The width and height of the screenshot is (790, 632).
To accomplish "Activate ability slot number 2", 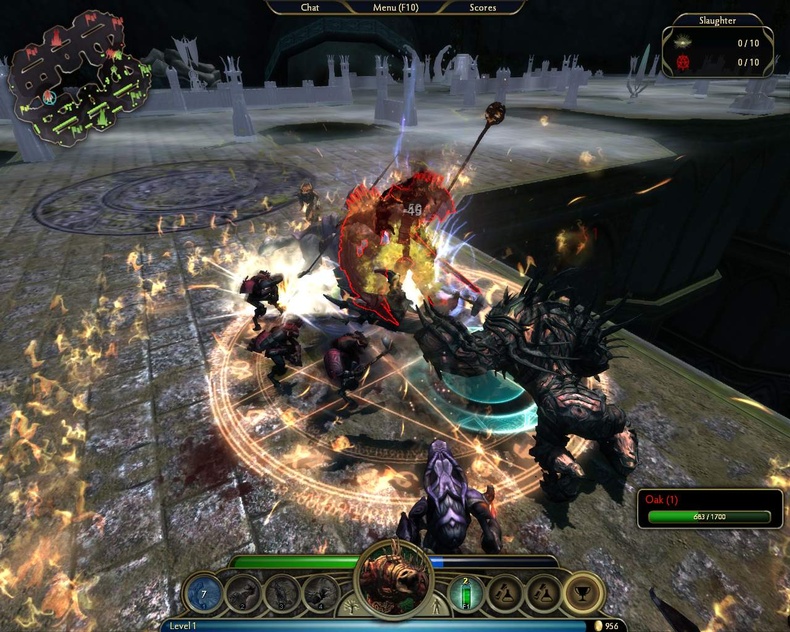I will point(243,593).
